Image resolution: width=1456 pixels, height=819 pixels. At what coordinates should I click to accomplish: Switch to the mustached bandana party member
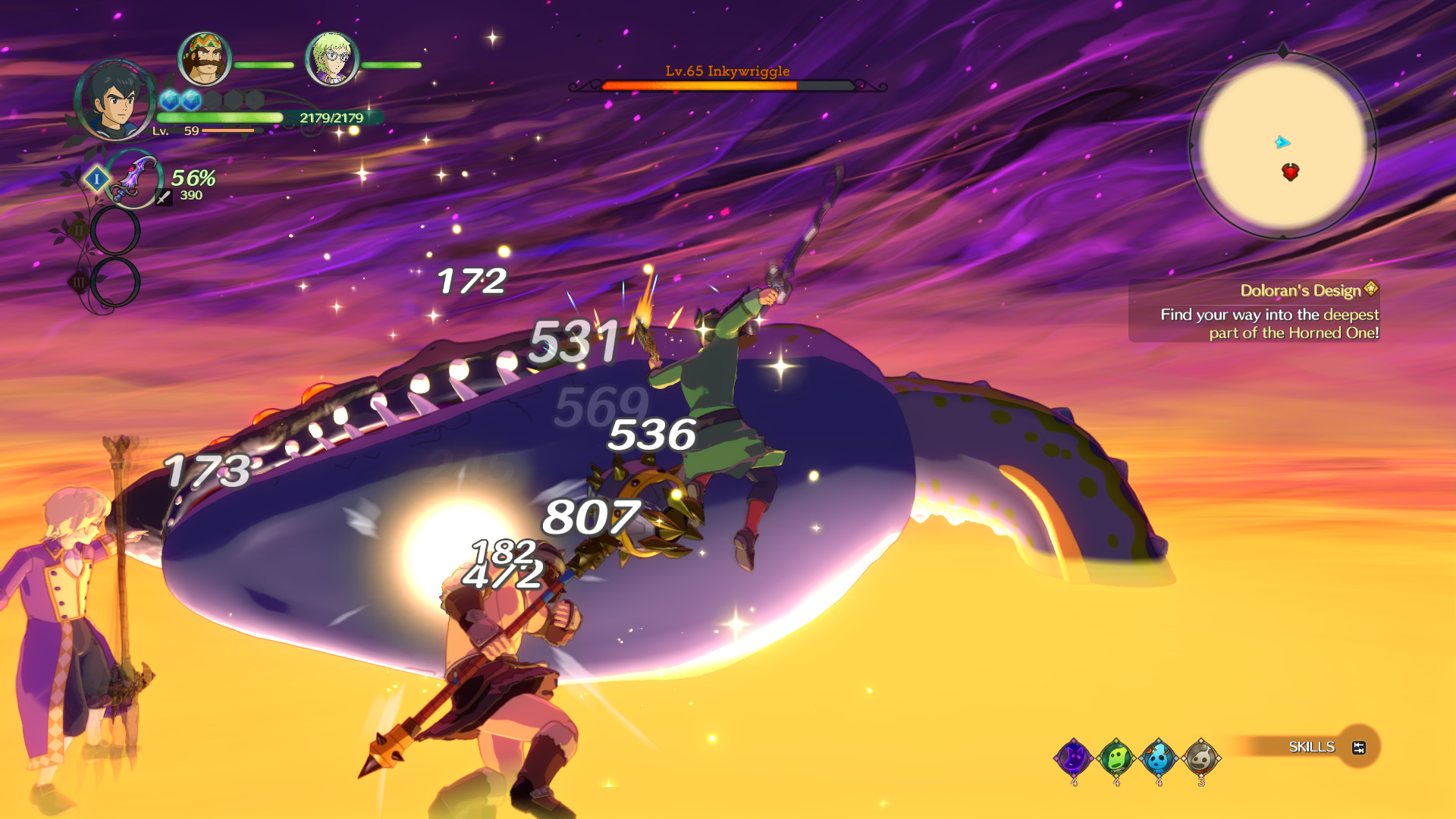coord(205,58)
